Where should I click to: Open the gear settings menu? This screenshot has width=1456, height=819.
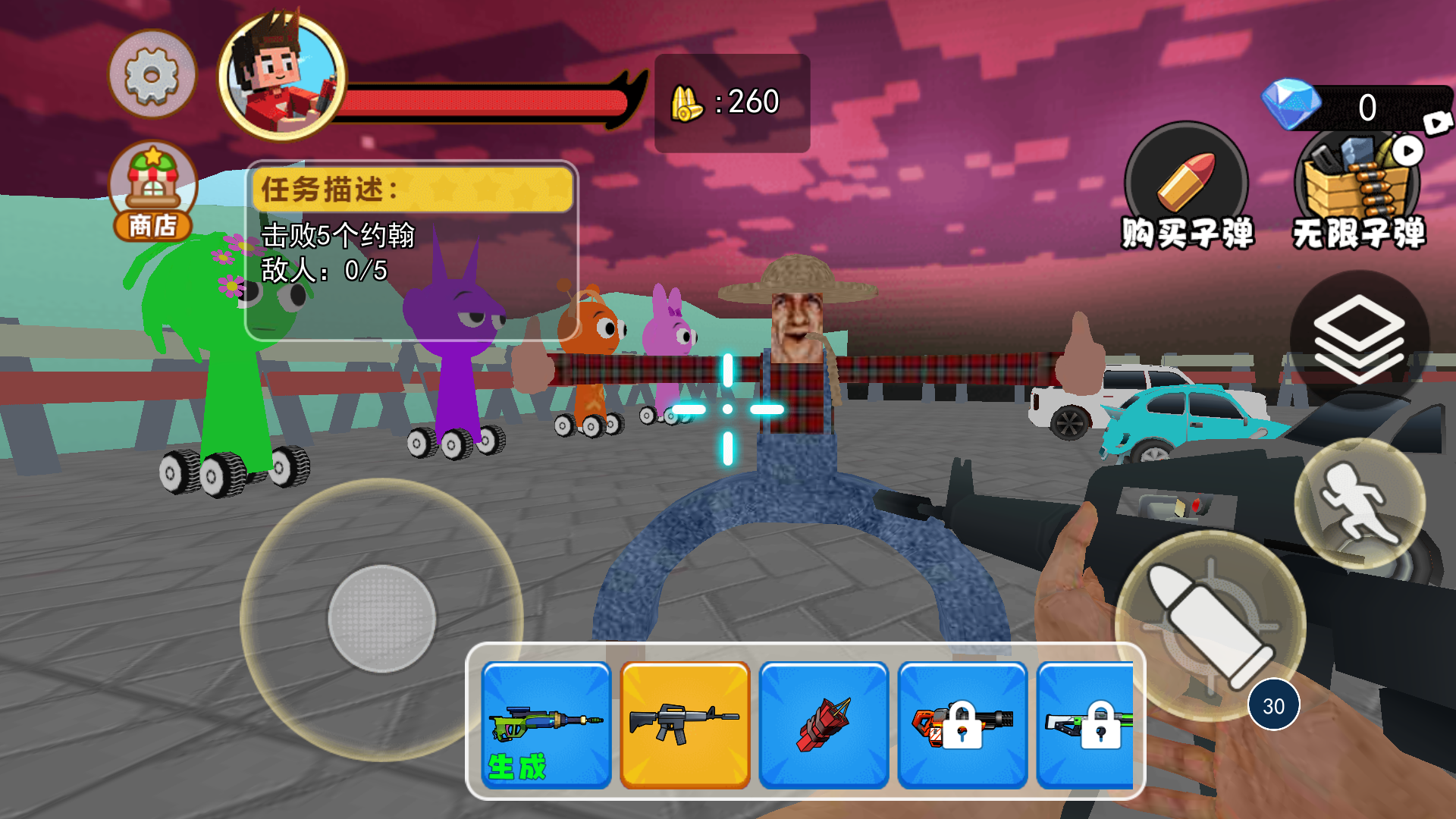pyautogui.click(x=152, y=74)
